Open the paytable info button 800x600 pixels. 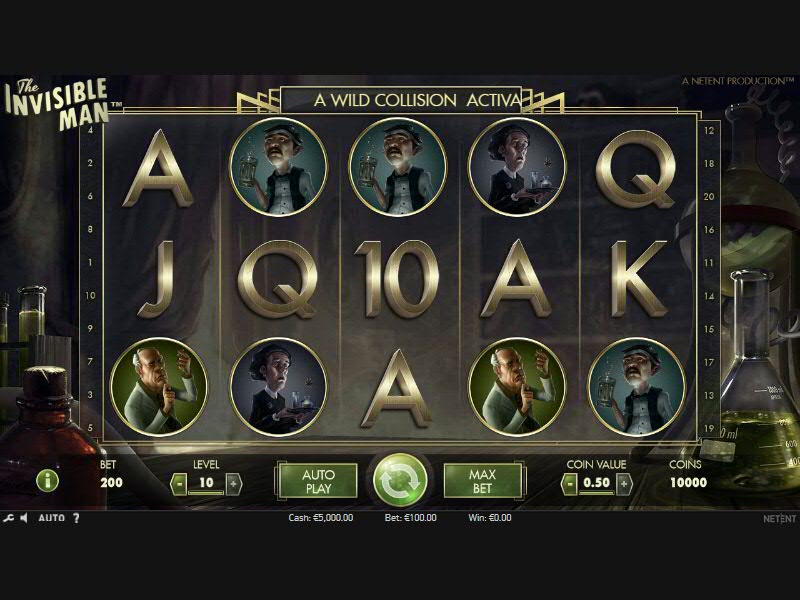coord(47,481)
